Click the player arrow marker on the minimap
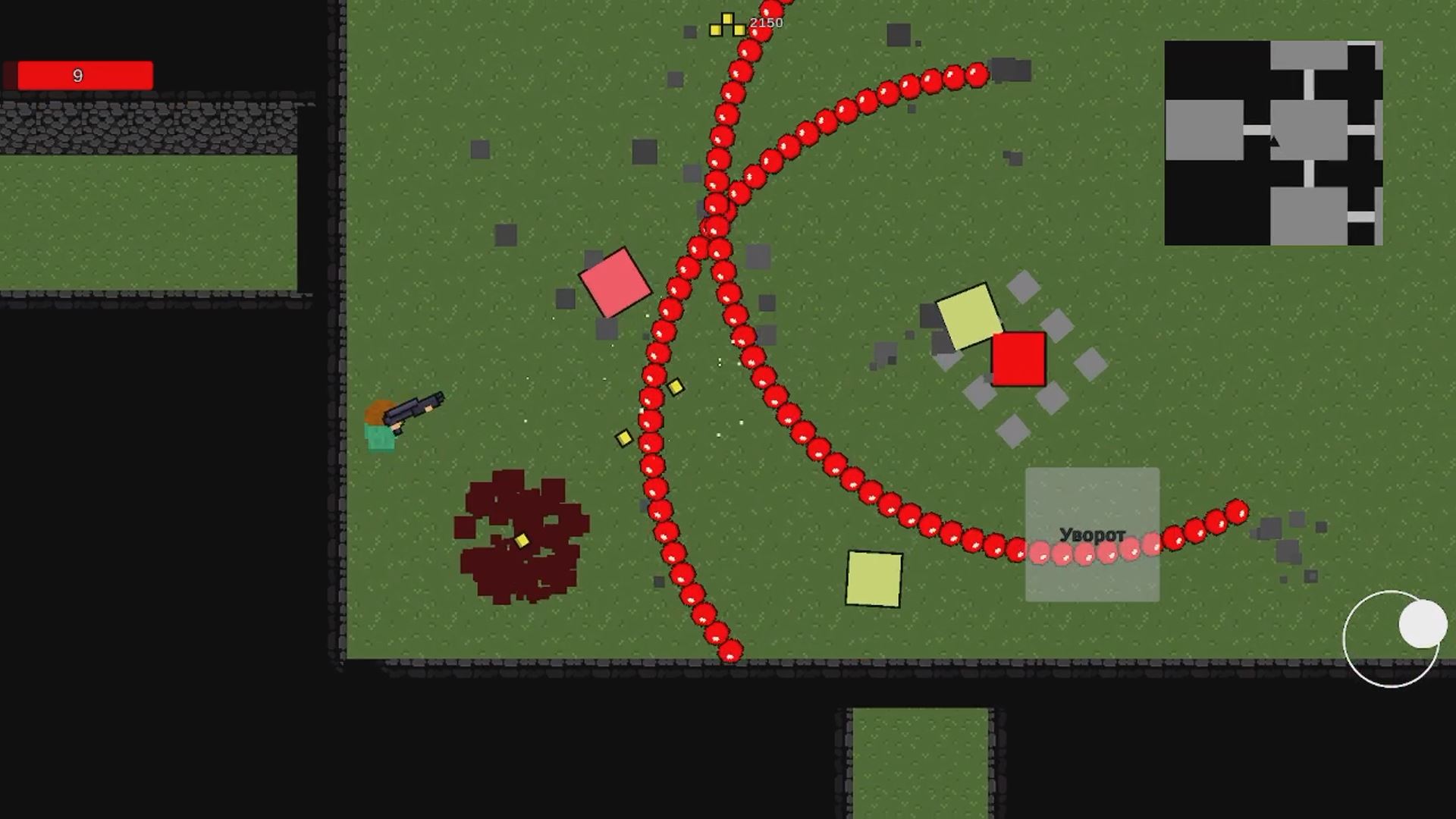The image size is (1456, 819). [1274, 140]
